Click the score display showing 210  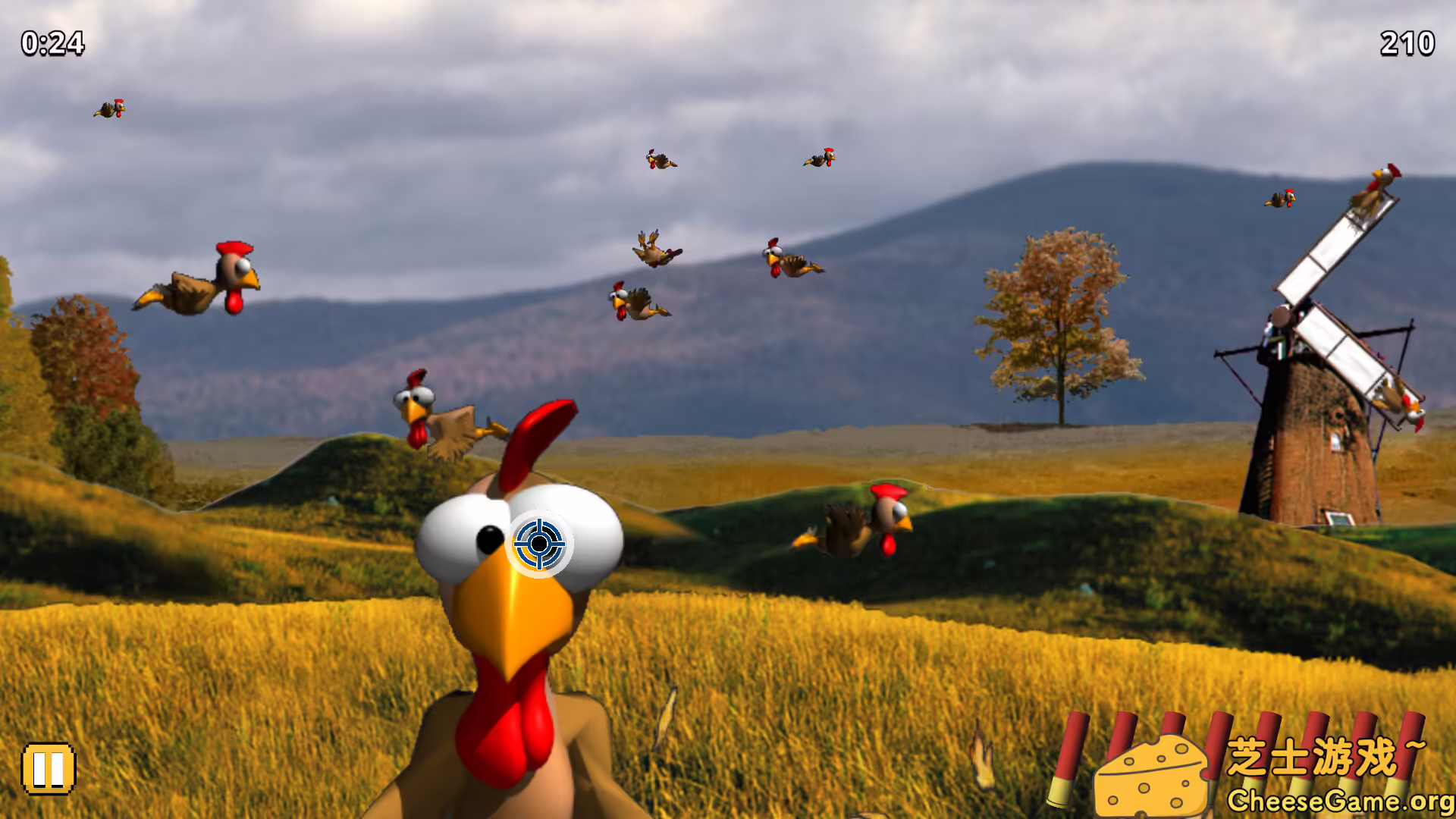[x=1407, y=42]
